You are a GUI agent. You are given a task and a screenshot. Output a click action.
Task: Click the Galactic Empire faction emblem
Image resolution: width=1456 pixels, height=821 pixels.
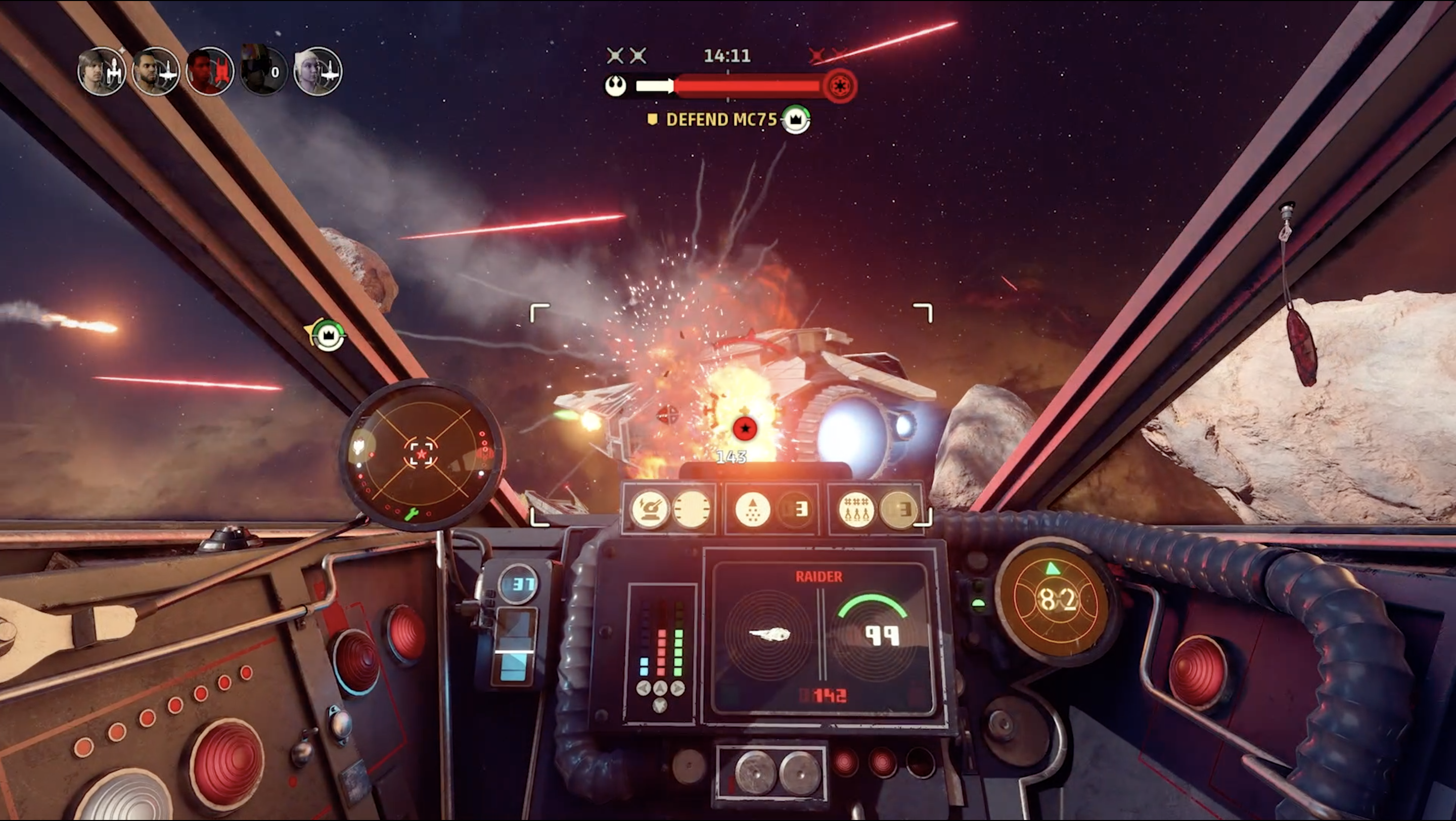point(840,86)
